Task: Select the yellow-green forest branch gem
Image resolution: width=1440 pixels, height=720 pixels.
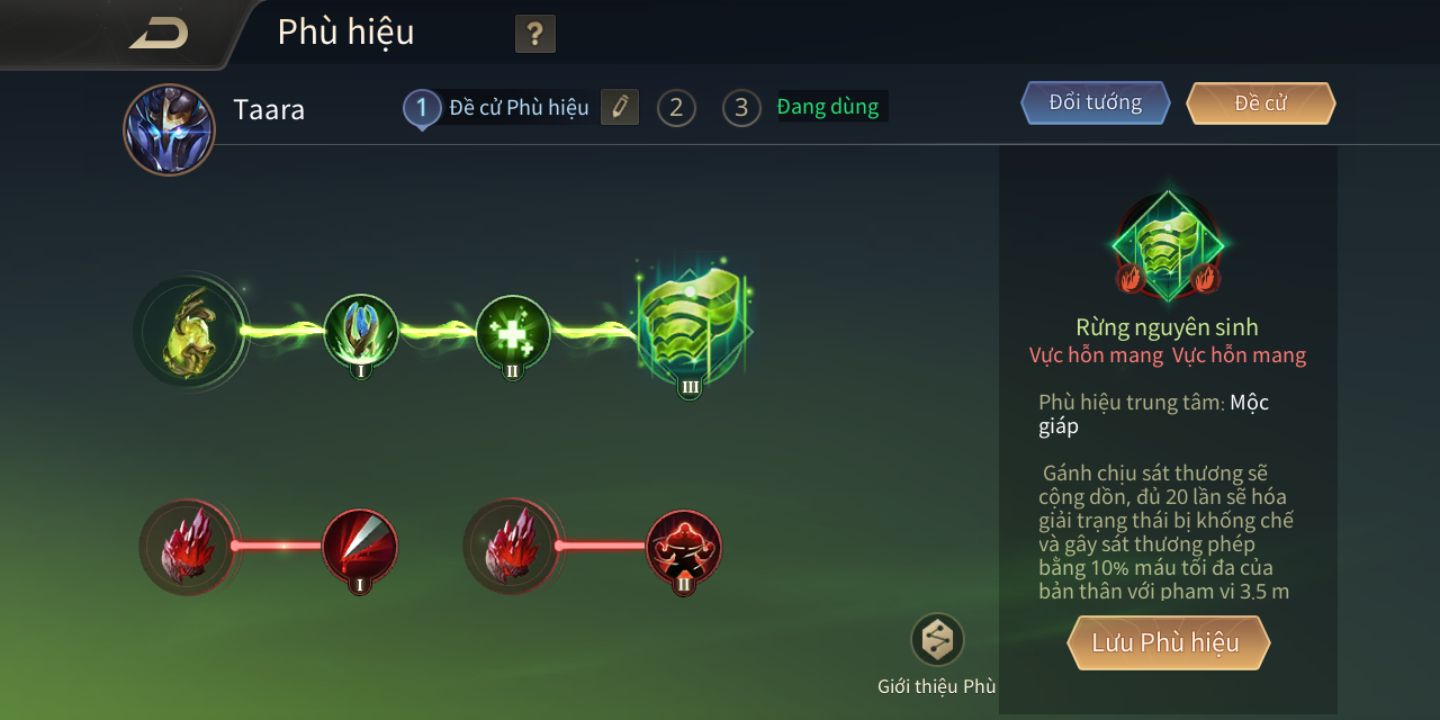Action: coord(189,331)
